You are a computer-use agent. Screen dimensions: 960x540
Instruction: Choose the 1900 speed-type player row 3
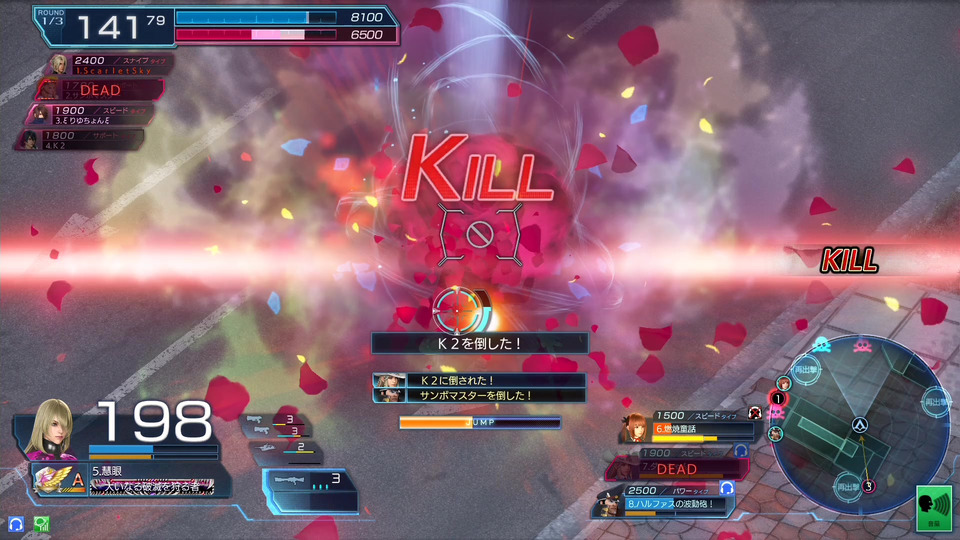[x=95, y=114]
